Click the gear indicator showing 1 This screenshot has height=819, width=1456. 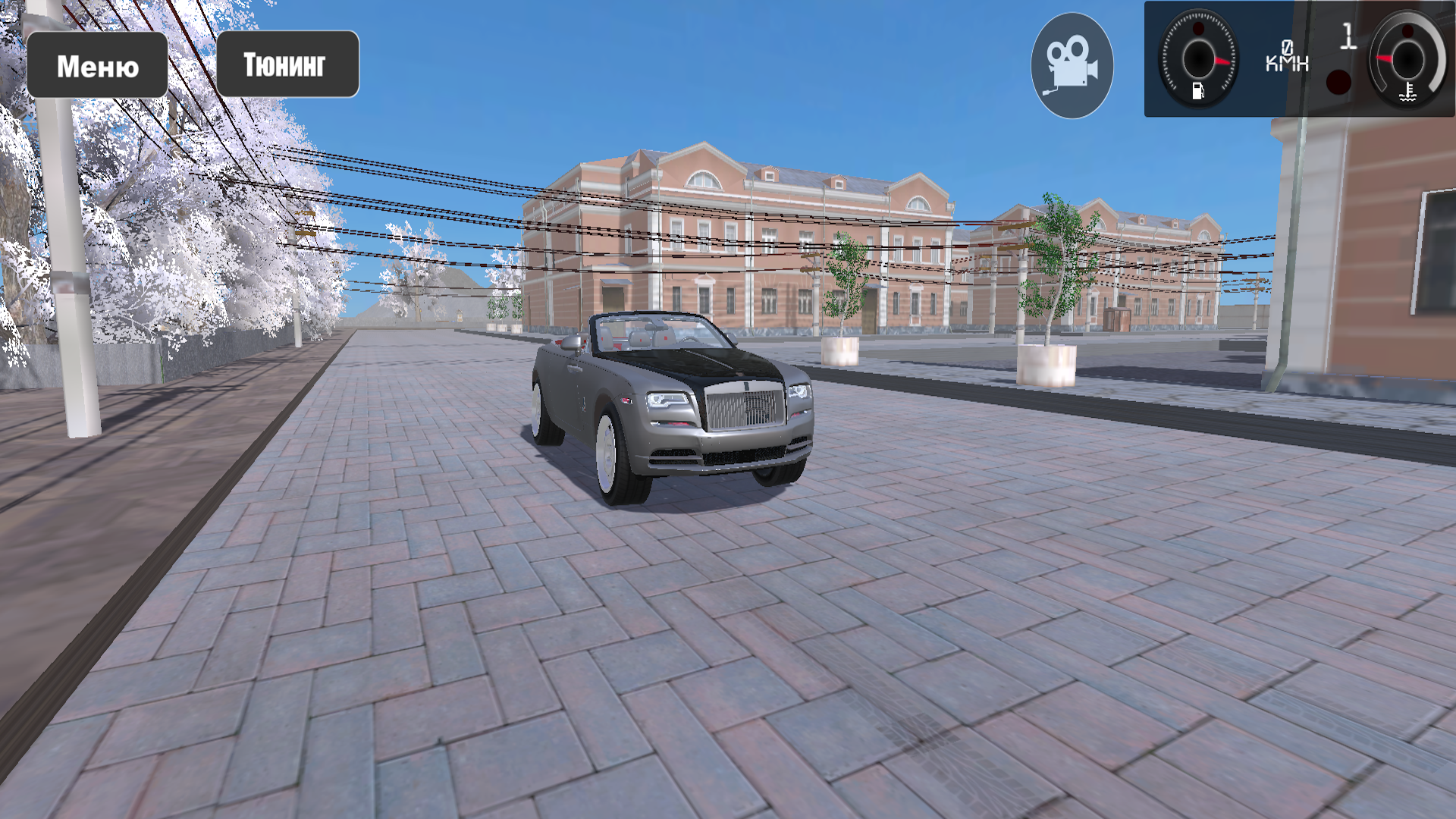coord(1348,36)
